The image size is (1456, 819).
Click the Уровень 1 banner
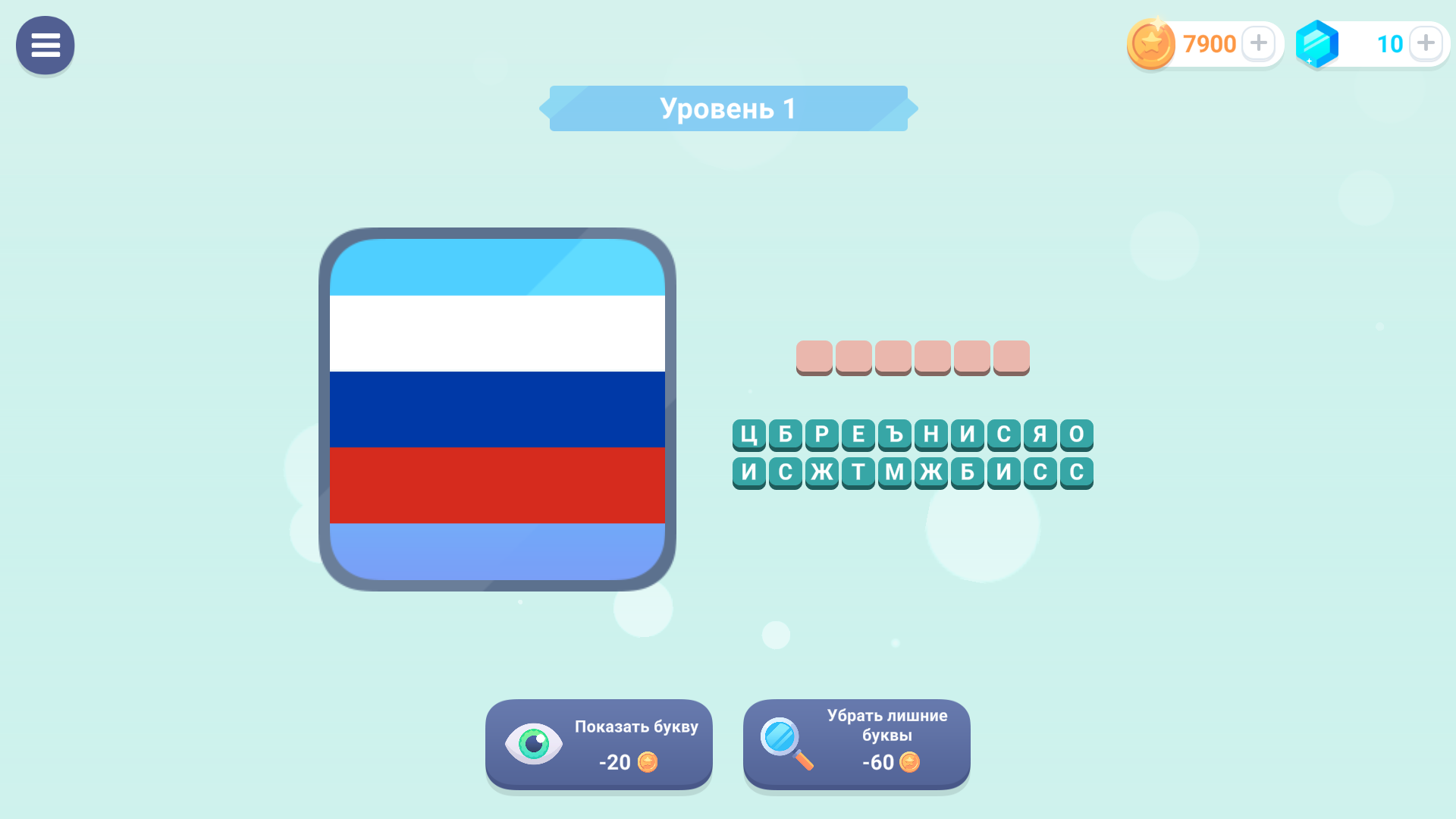click(728, 108)
